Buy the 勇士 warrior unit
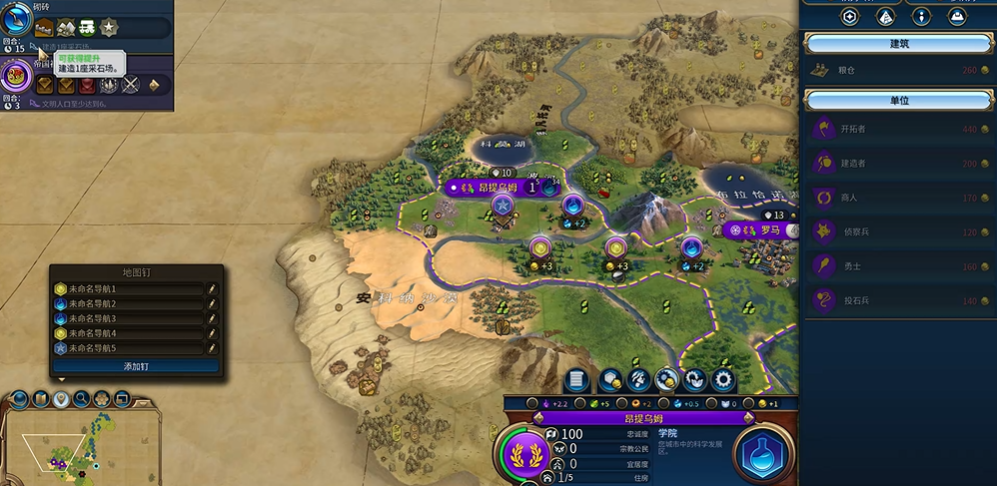This screenshot has width=997, height=486. tap(898, 267)
